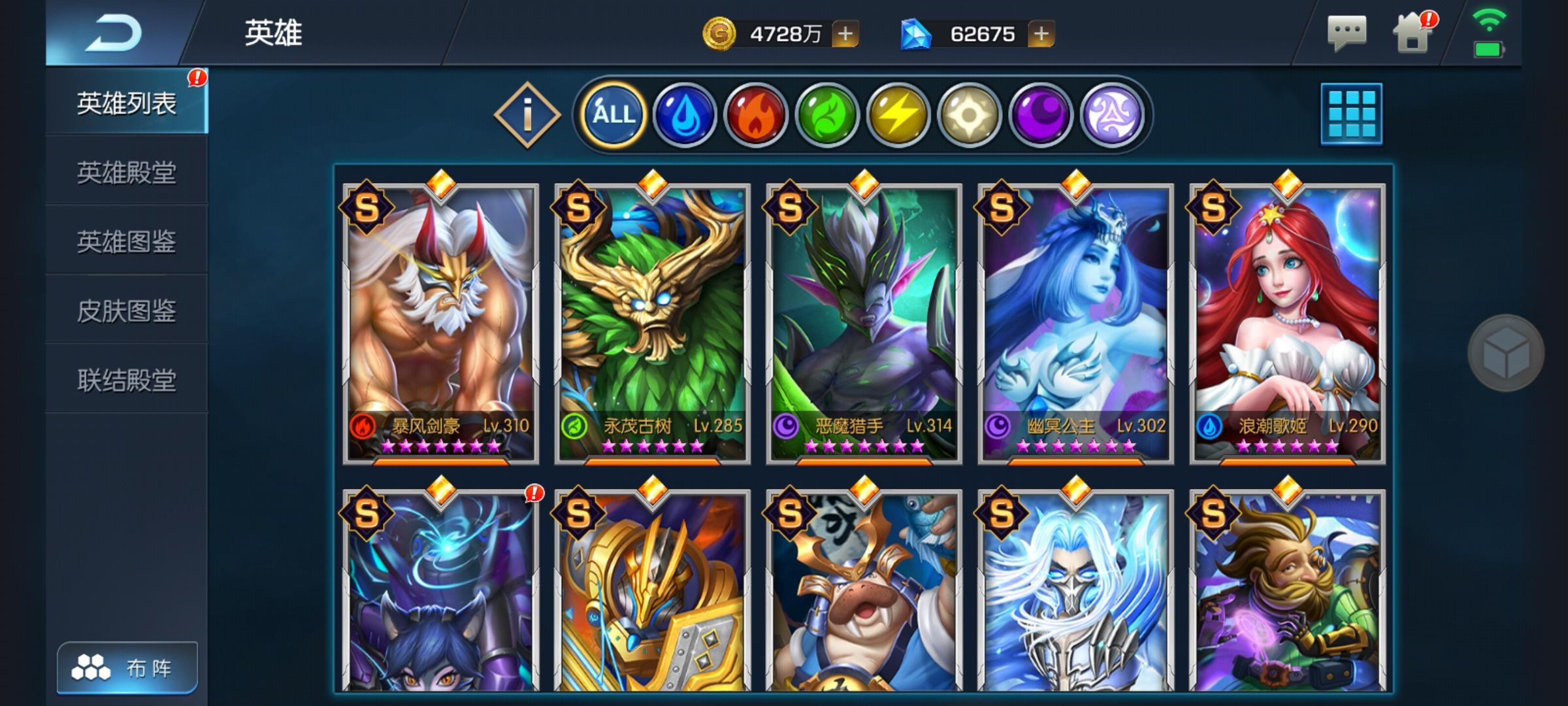Open the grid view icon on the right
This screenshot has height=706, width=1568.
[x=1353, y=114]
